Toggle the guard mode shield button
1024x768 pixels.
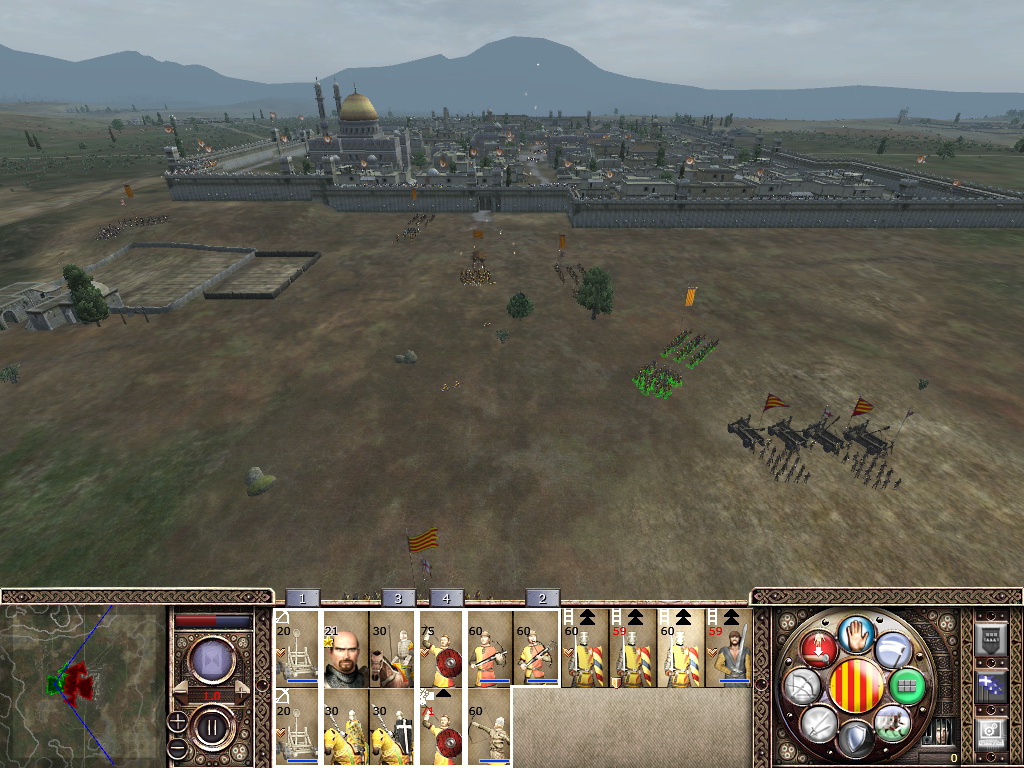coord(854,741)
